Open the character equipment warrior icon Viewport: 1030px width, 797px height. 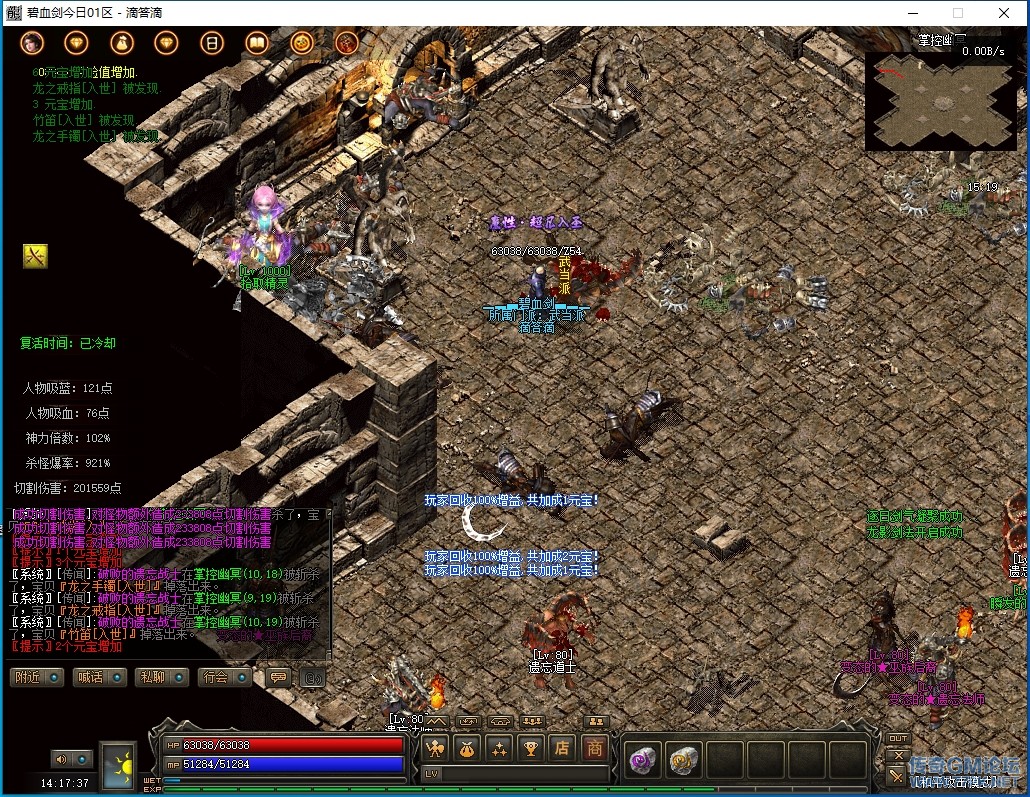point(436,748)
